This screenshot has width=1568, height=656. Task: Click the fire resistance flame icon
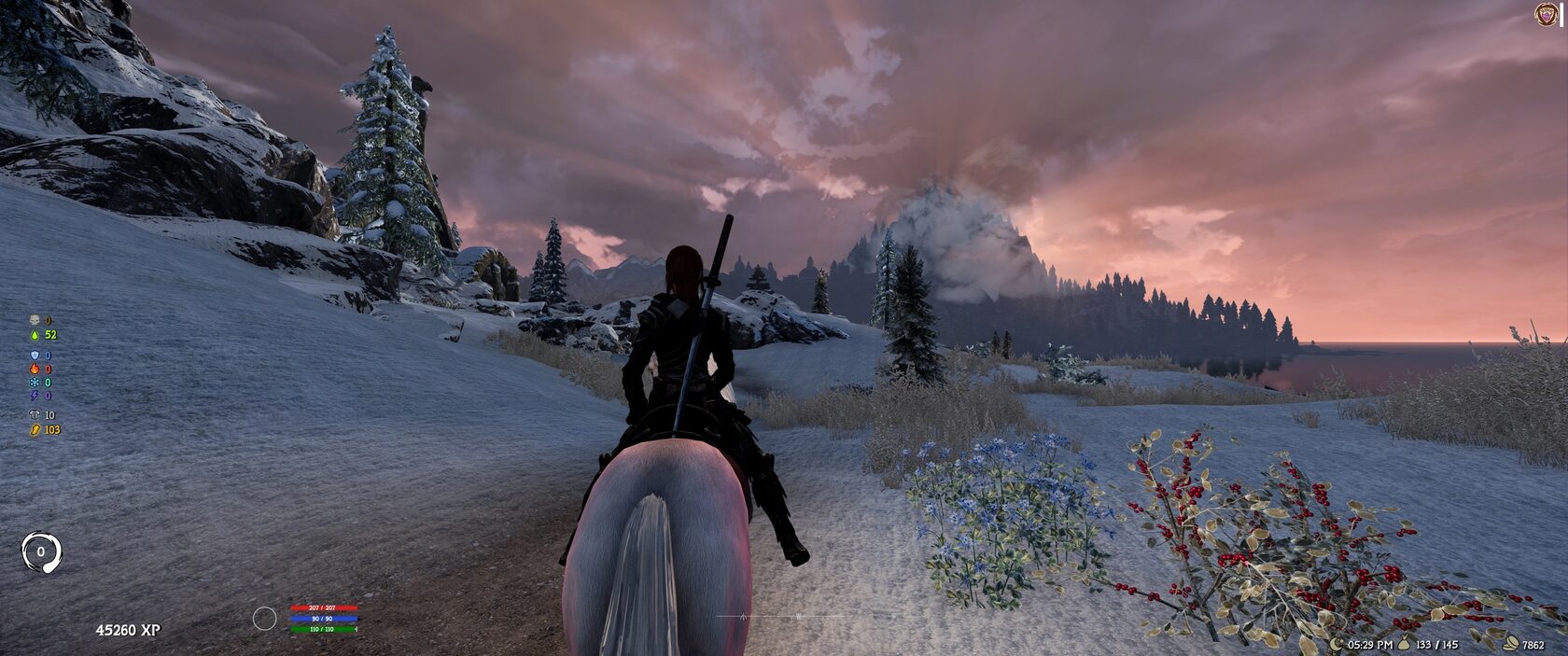(x=35, y=370)
